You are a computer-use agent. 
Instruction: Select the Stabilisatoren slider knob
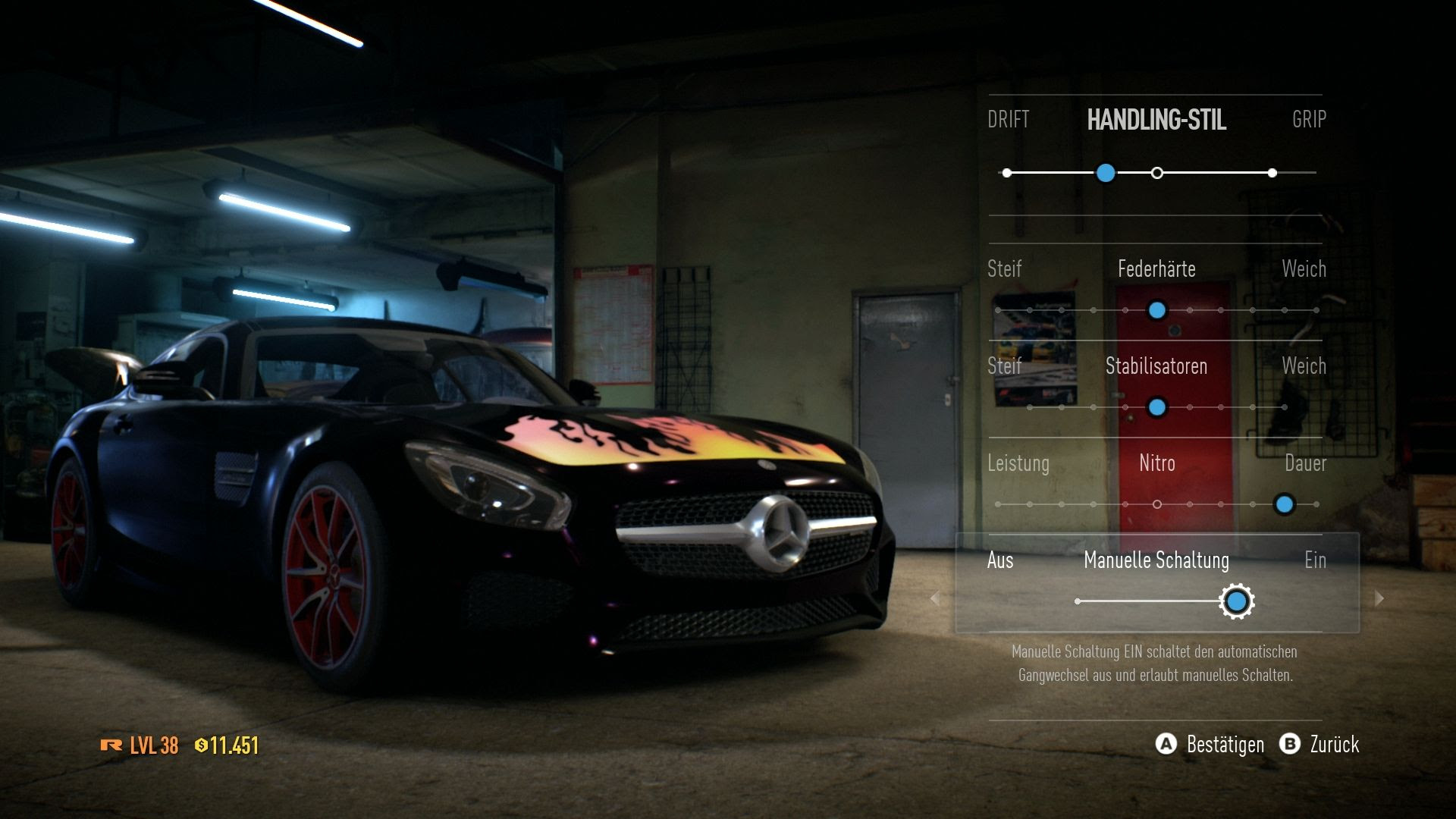(1156, 407)
